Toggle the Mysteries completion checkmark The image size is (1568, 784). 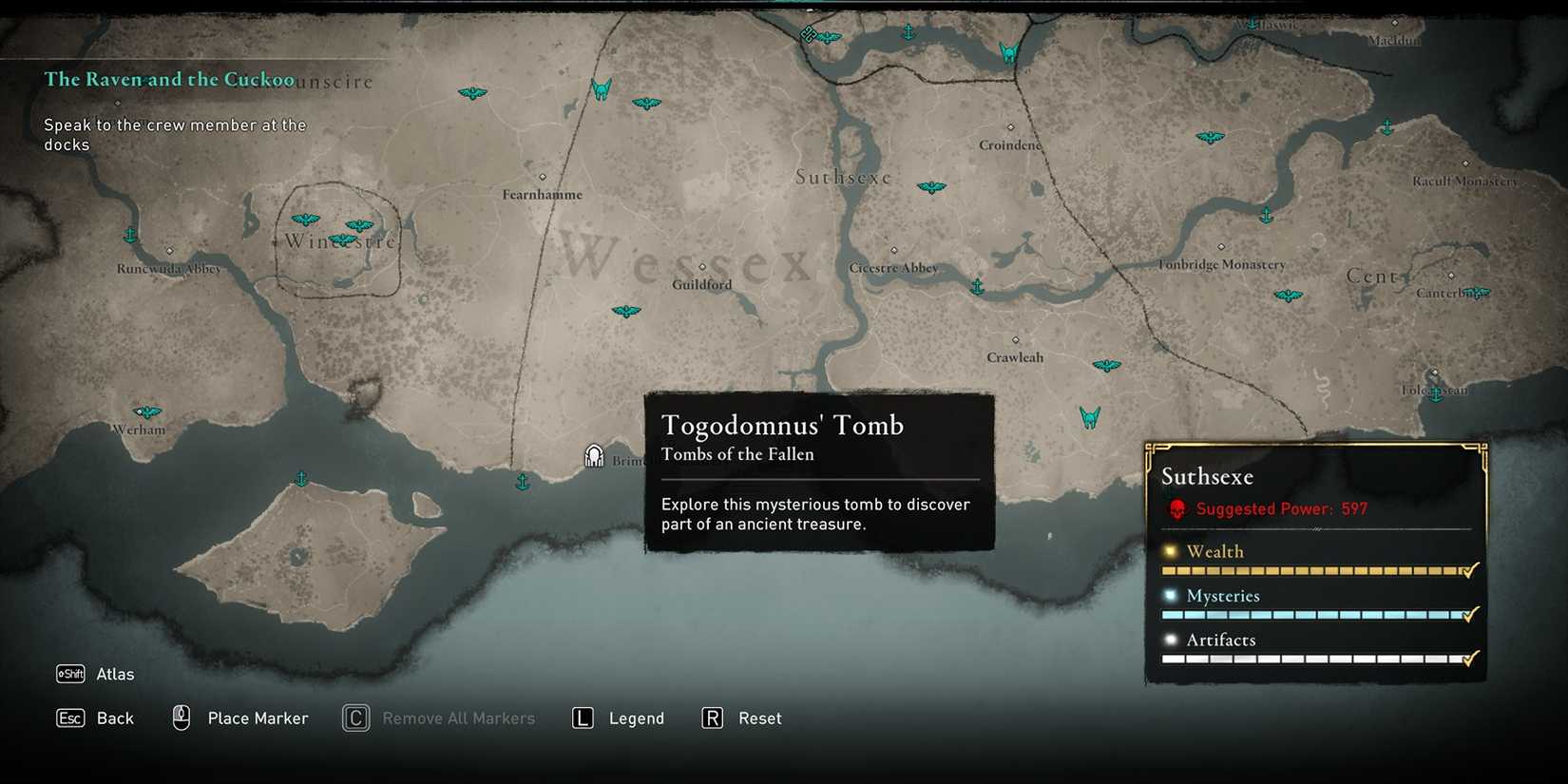1469,615
